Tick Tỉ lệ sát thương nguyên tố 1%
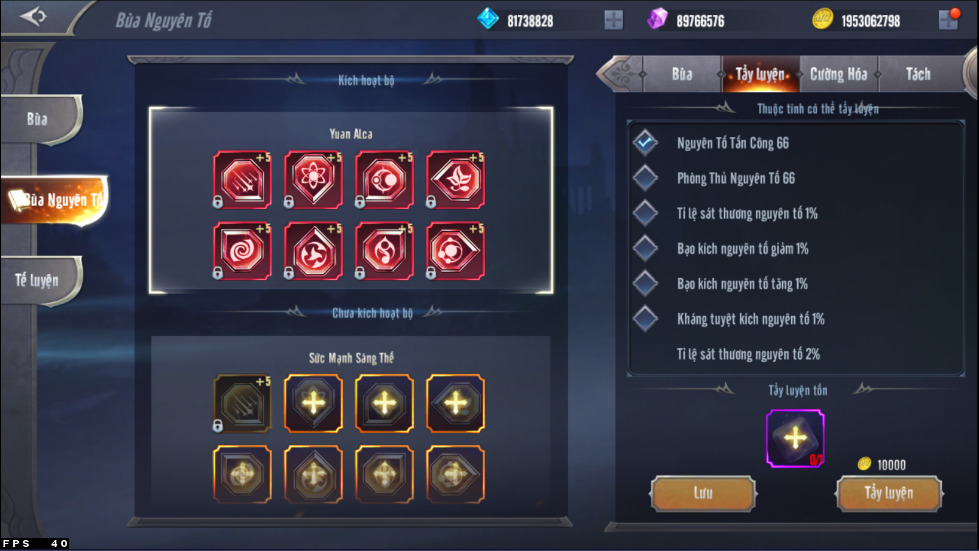 coord(646,213)
